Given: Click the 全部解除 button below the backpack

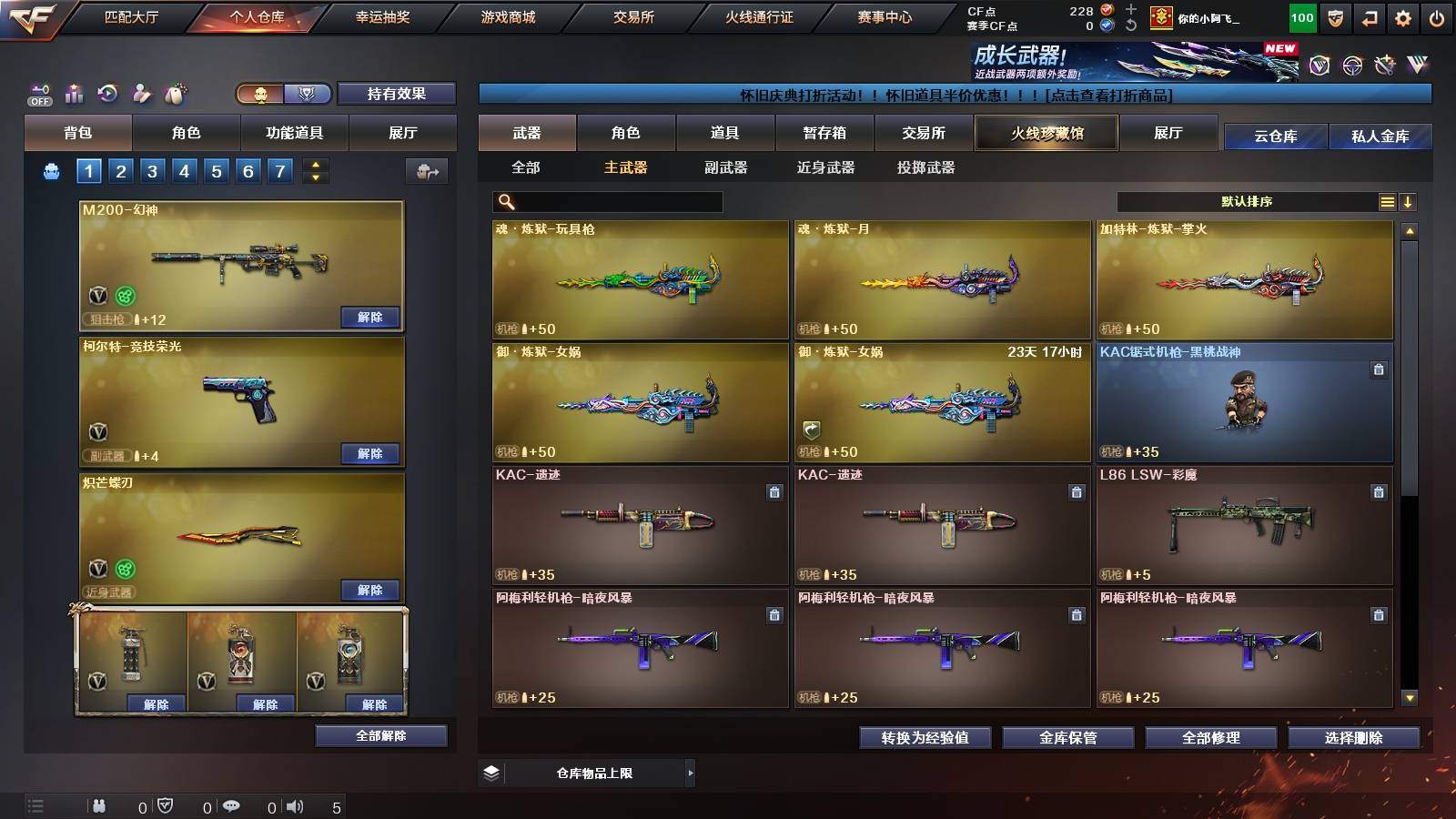Looking at the screenshot, I should point(381,735).
